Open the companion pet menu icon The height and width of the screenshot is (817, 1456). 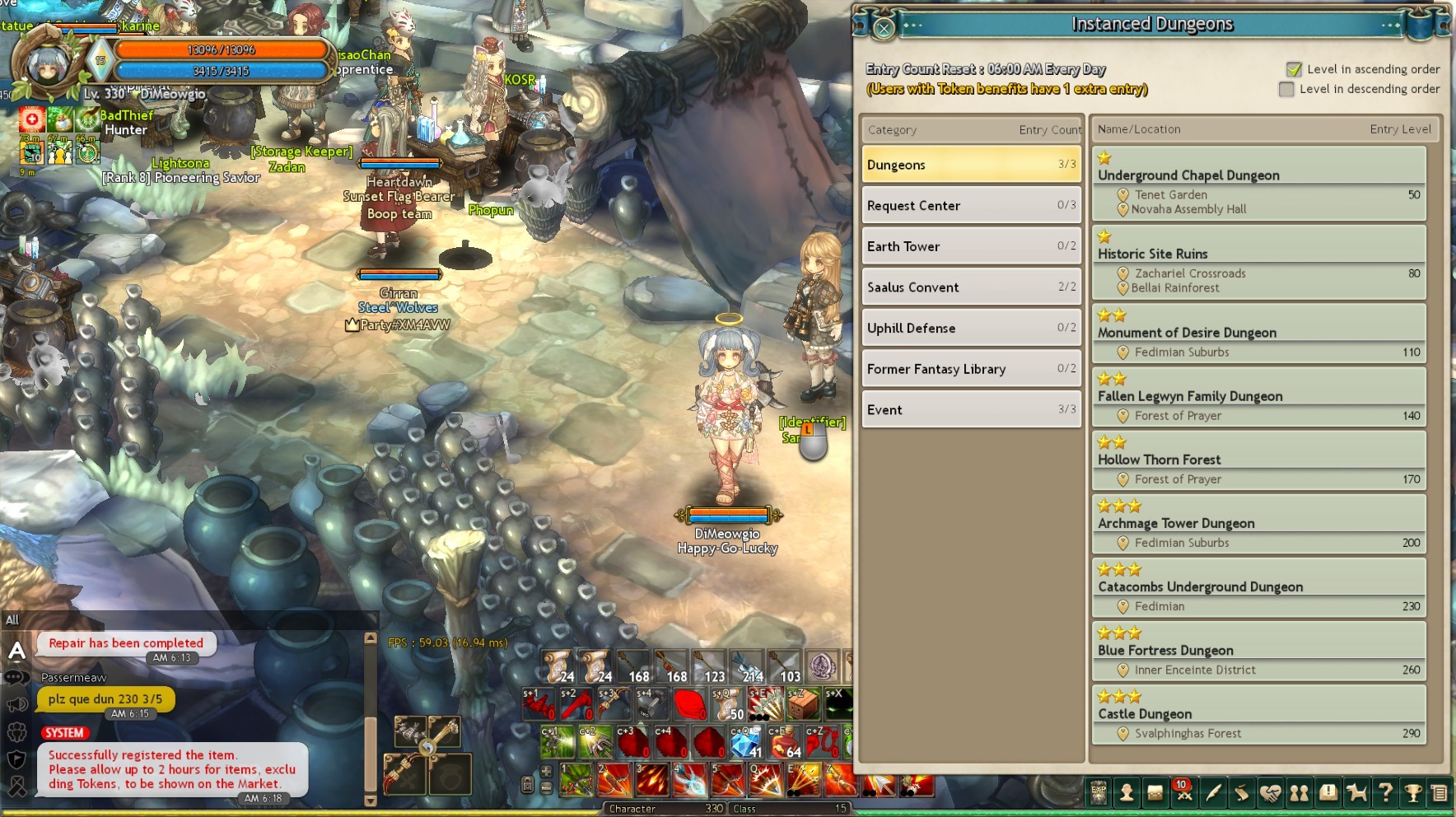click(x=1356, y=793)
